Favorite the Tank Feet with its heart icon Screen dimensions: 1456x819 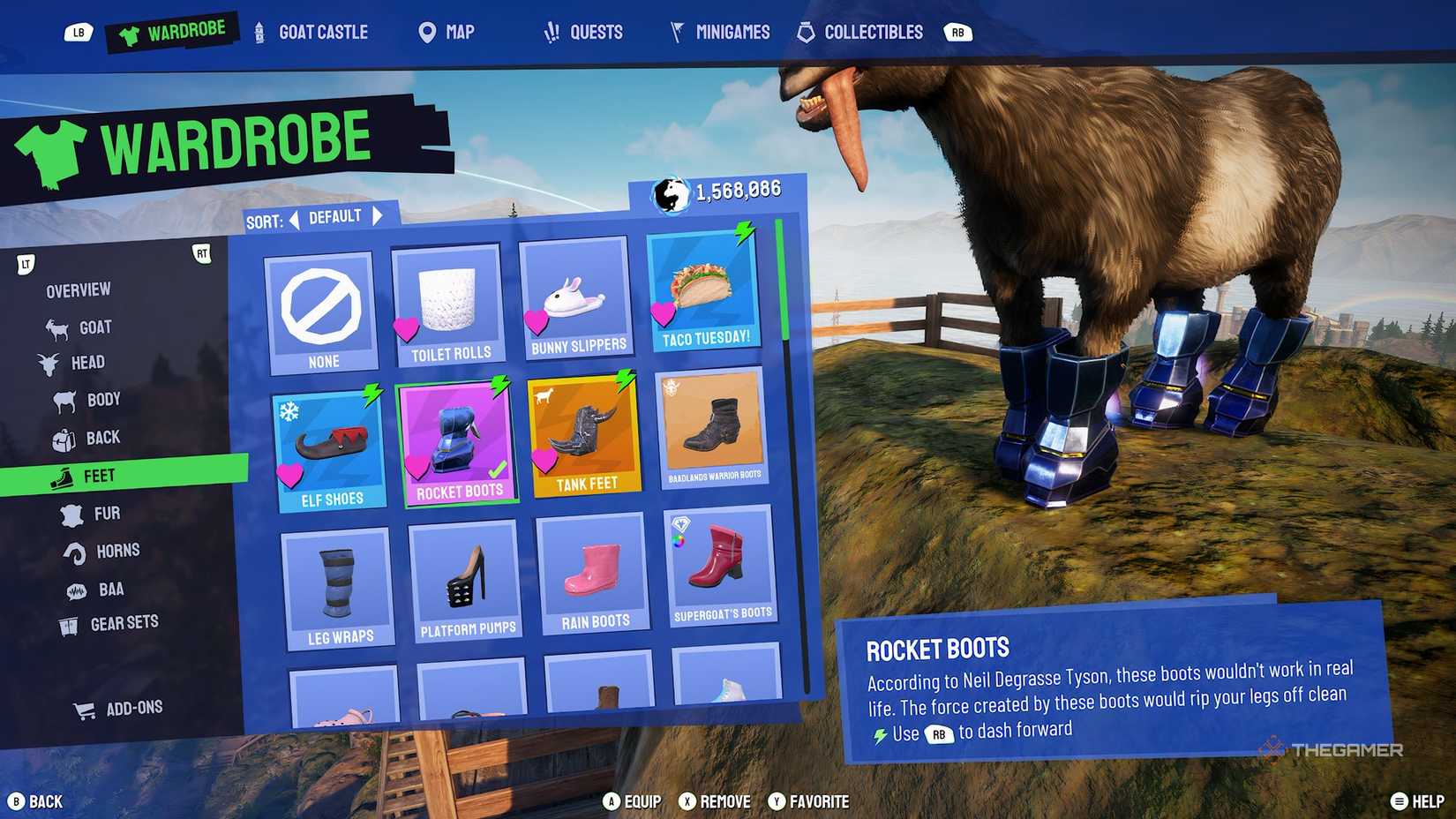[544, 460]
